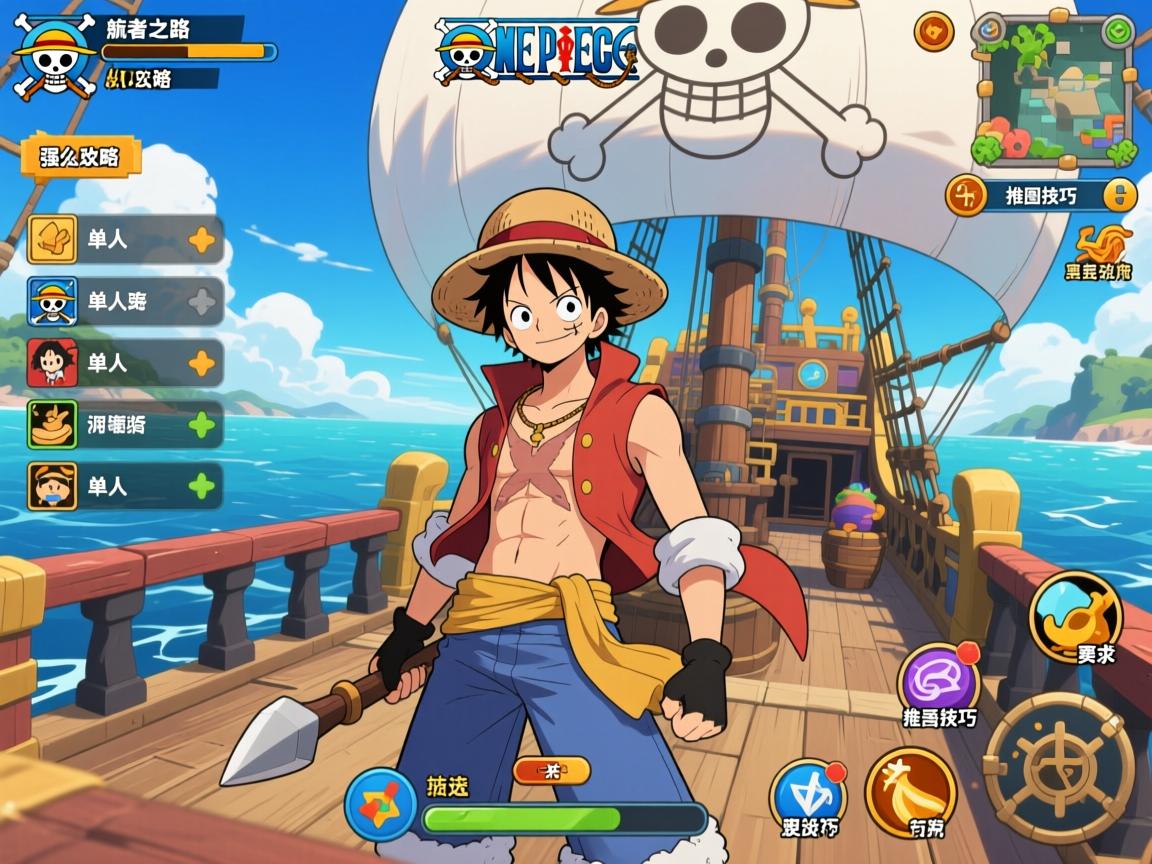Select the 洞嘟骑 row
The height and width of the screenshot is (864, 1152).
(124, 425)
